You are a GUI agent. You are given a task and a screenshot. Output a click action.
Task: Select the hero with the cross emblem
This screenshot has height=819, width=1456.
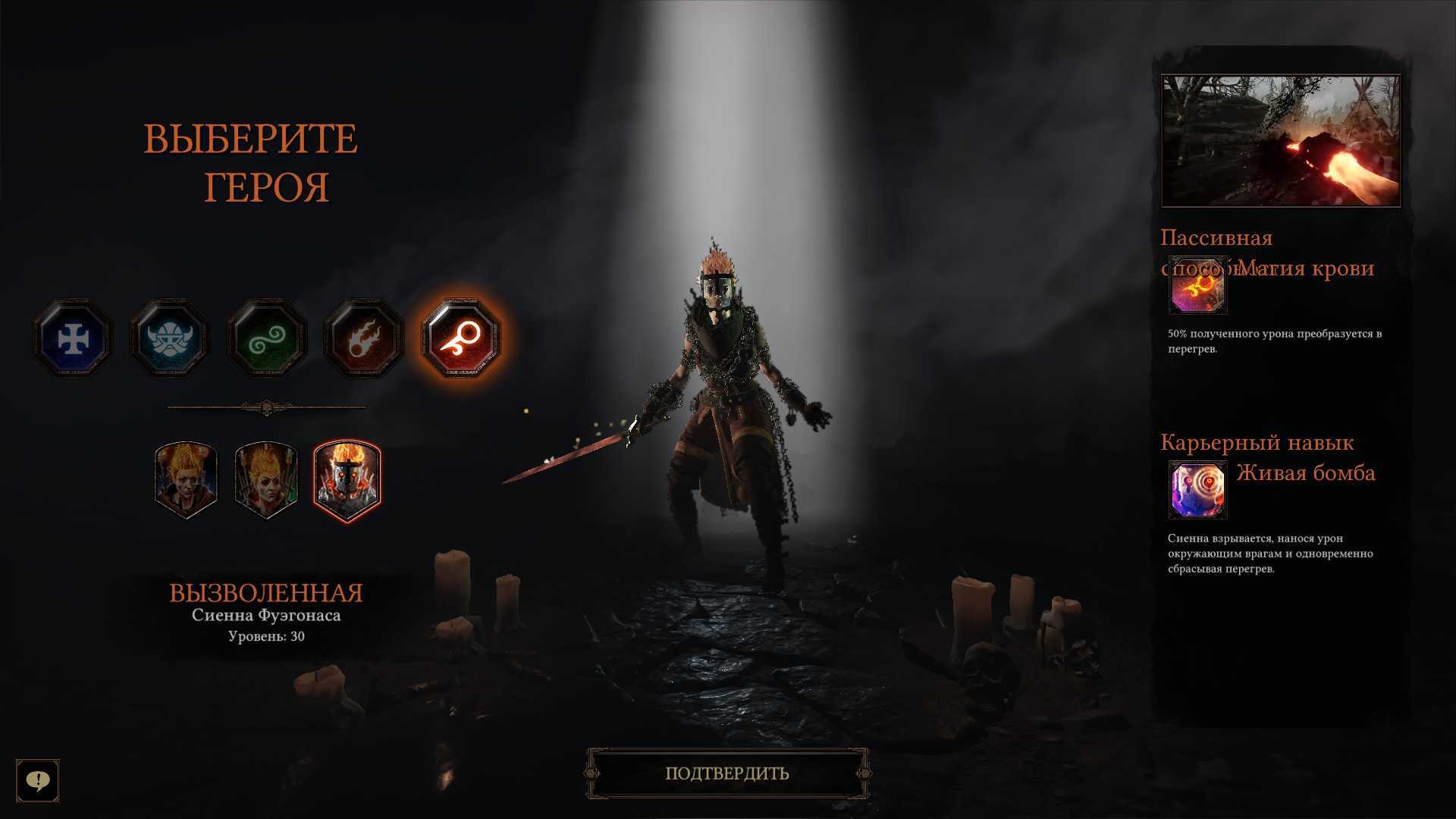point(73,338)
